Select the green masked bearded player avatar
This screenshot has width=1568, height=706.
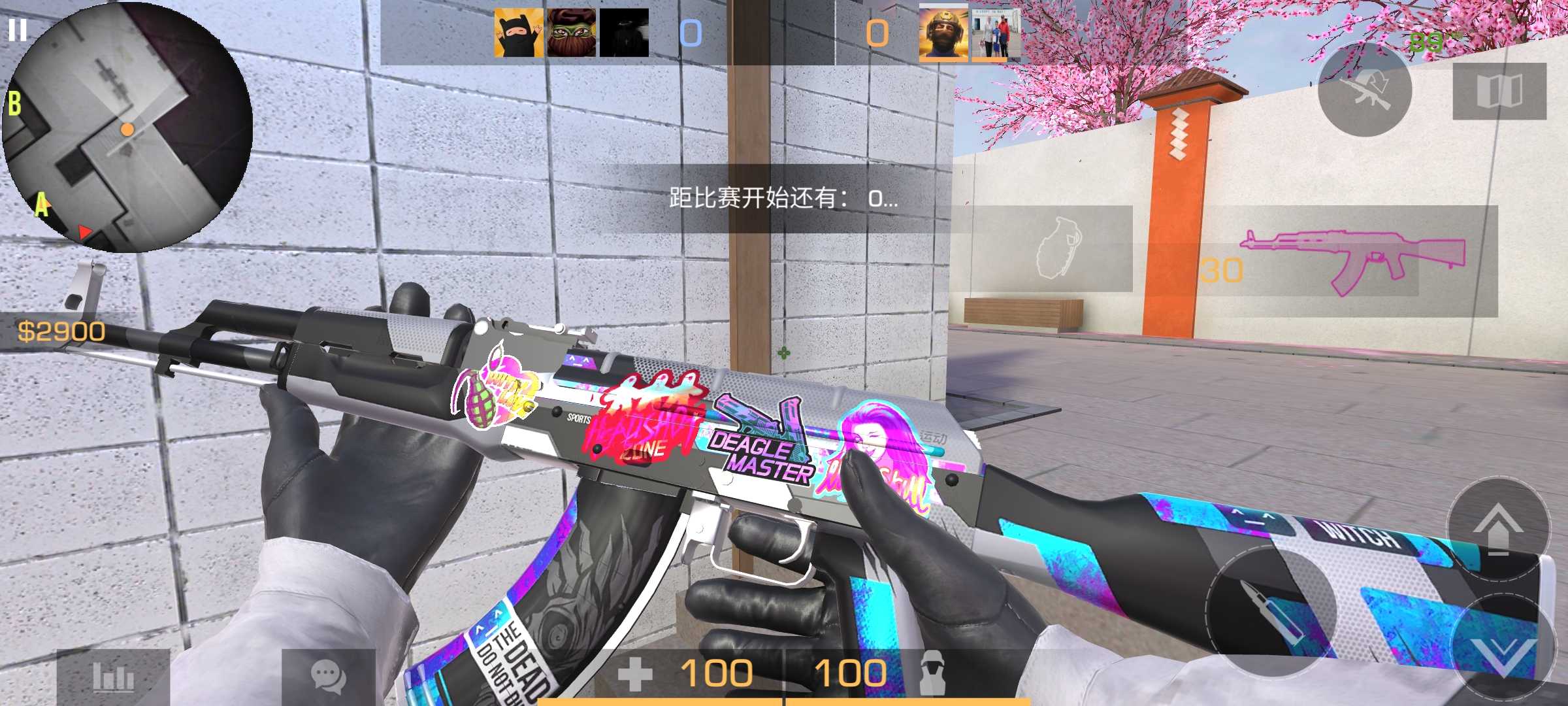point(572,33)
